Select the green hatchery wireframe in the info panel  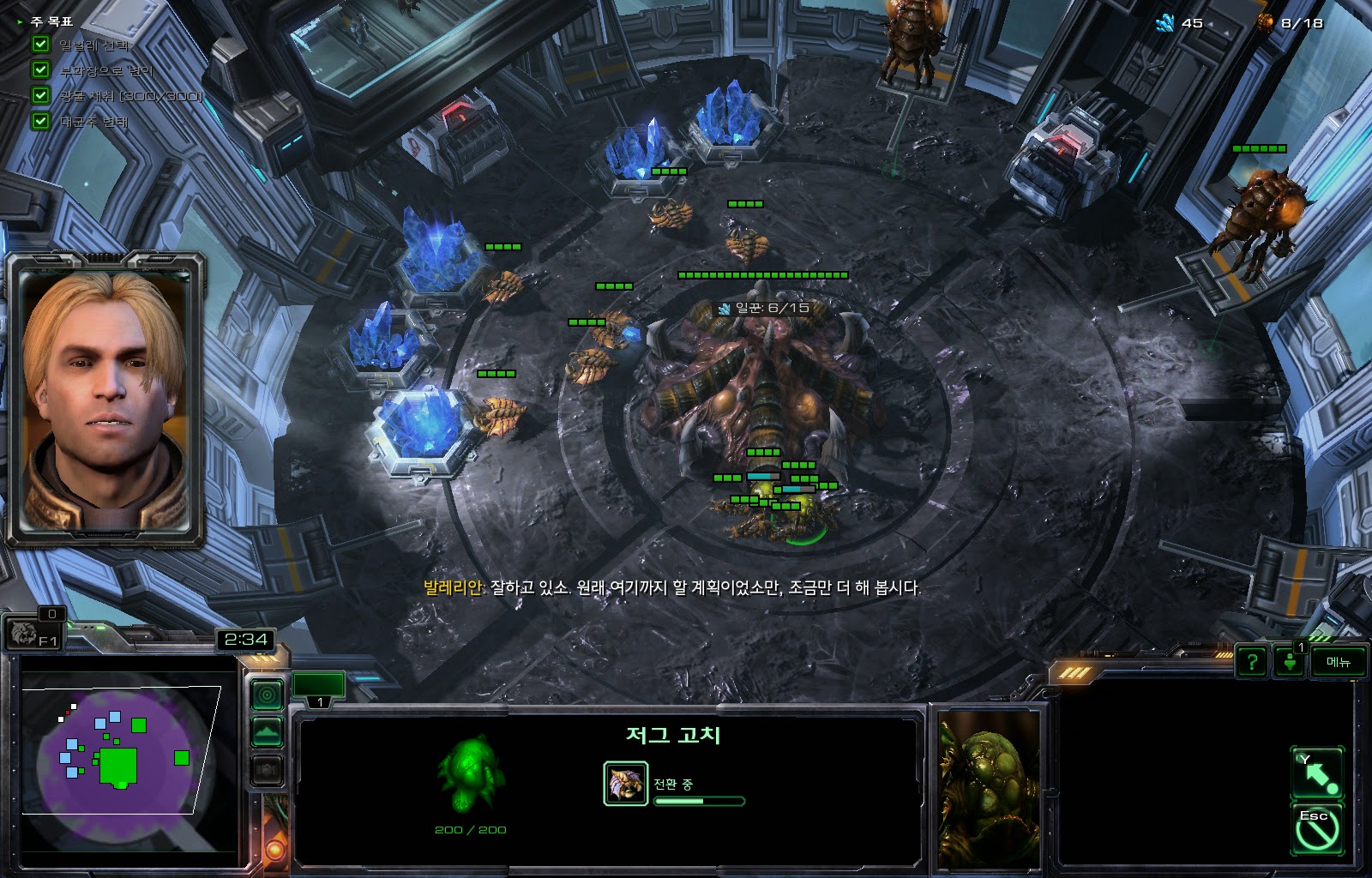[470, 773]
